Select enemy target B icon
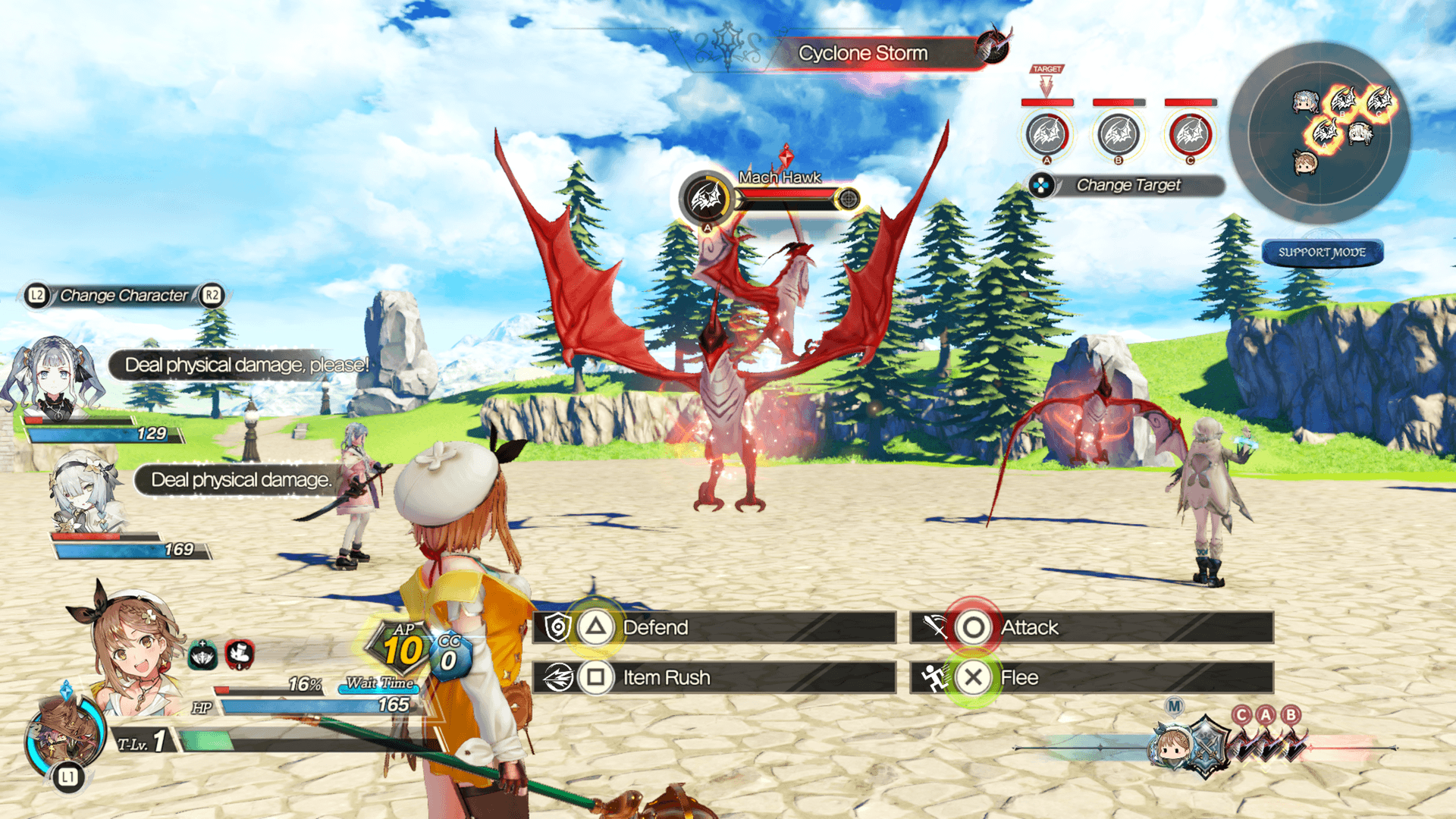The image size is (1456, 819). tap(1119, 134)
